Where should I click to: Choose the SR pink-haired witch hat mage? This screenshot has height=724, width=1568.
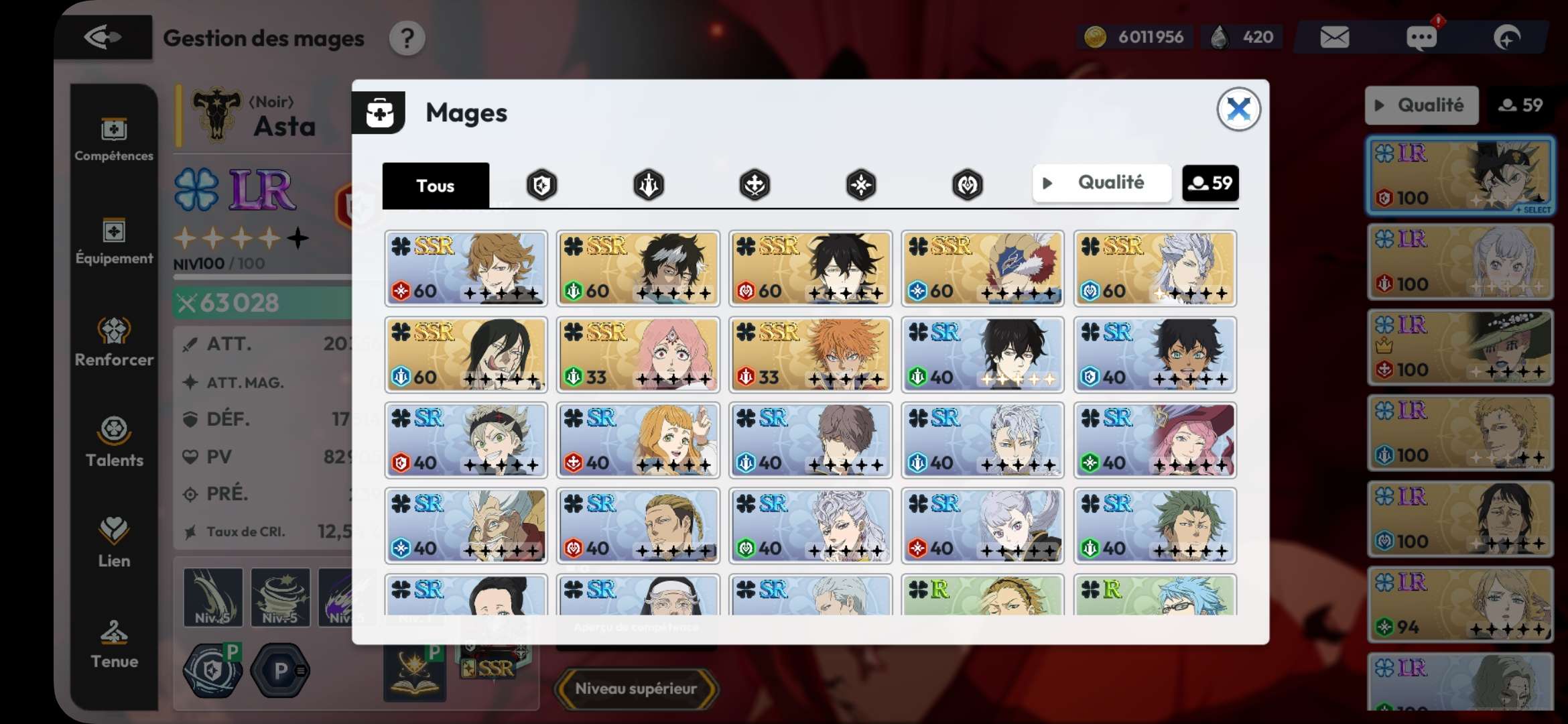1155,440
